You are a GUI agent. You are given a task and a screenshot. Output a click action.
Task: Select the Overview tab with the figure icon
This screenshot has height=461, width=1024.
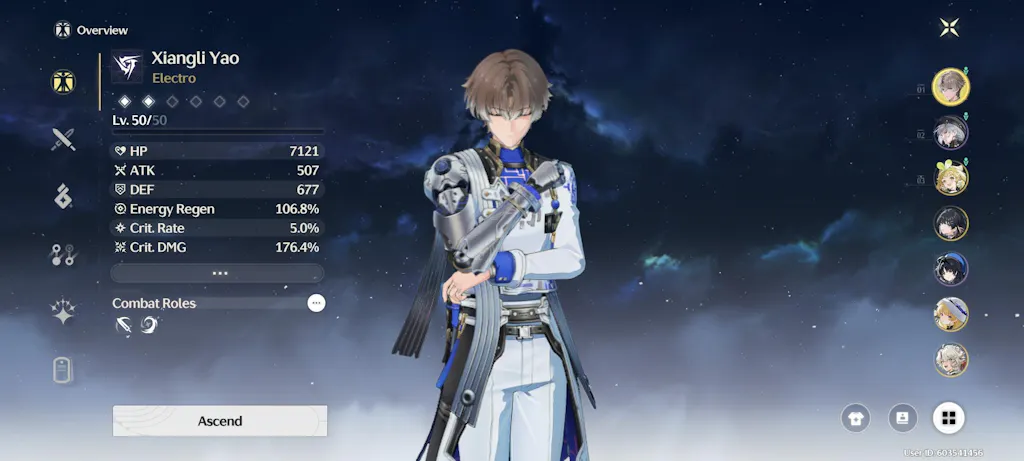click(x=63, y=82)
